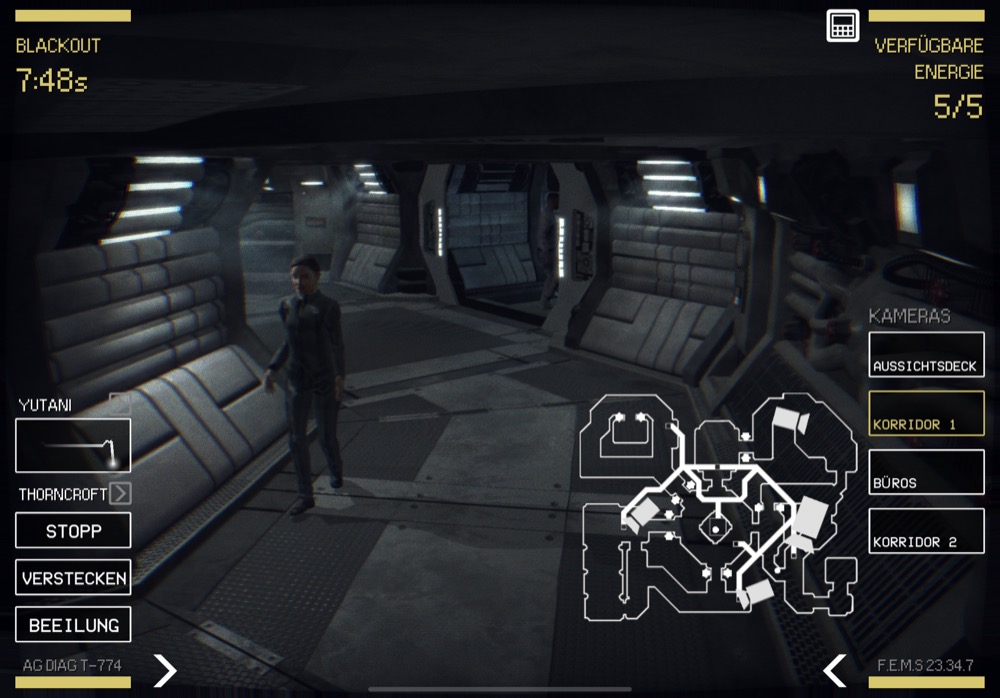The image size is (1000, 698).
Task: Click the right-pointing chevron by AG DIAG T-774
Action: (x=165, y=669)
